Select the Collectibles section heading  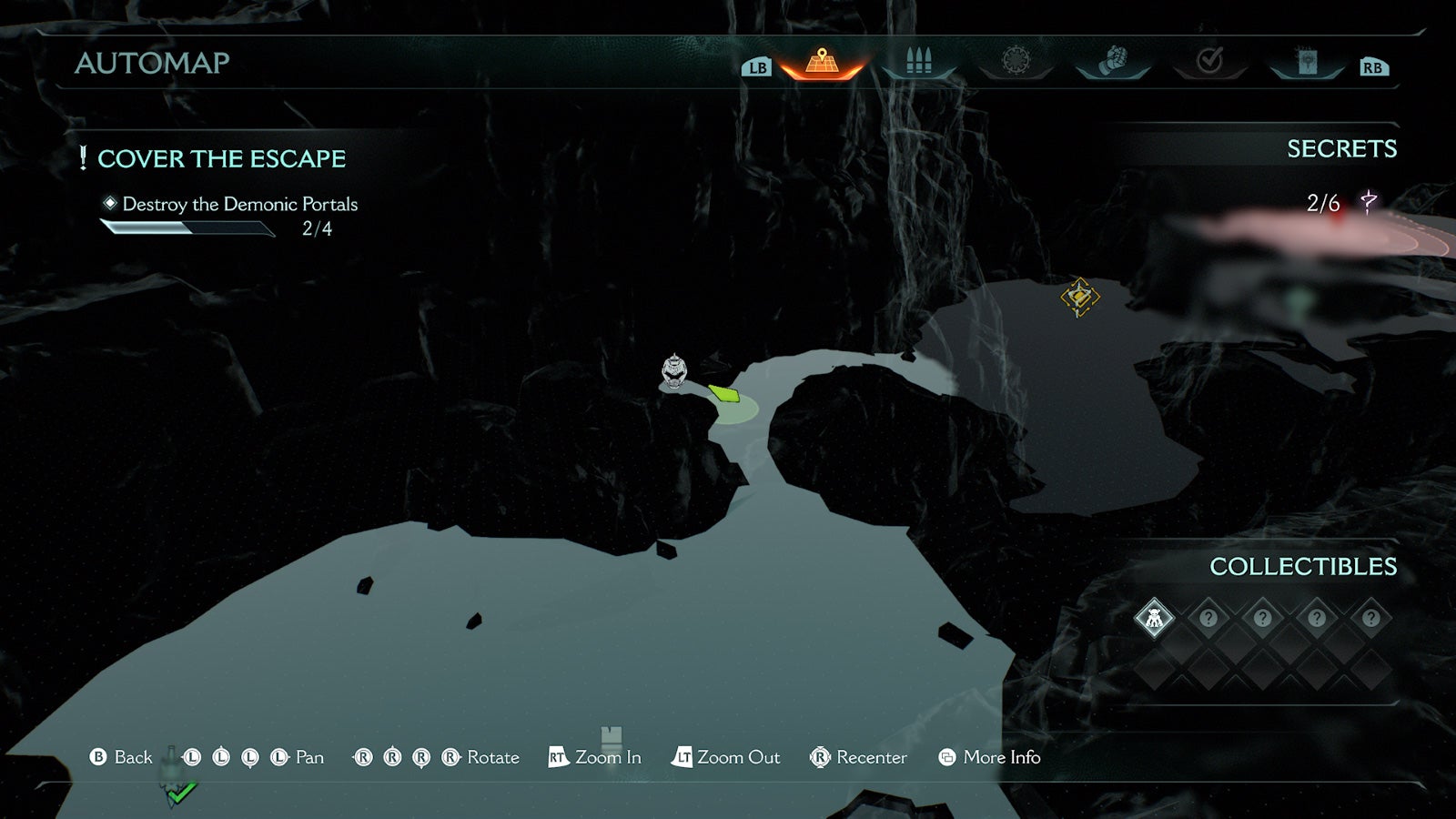pos(1305,565)
